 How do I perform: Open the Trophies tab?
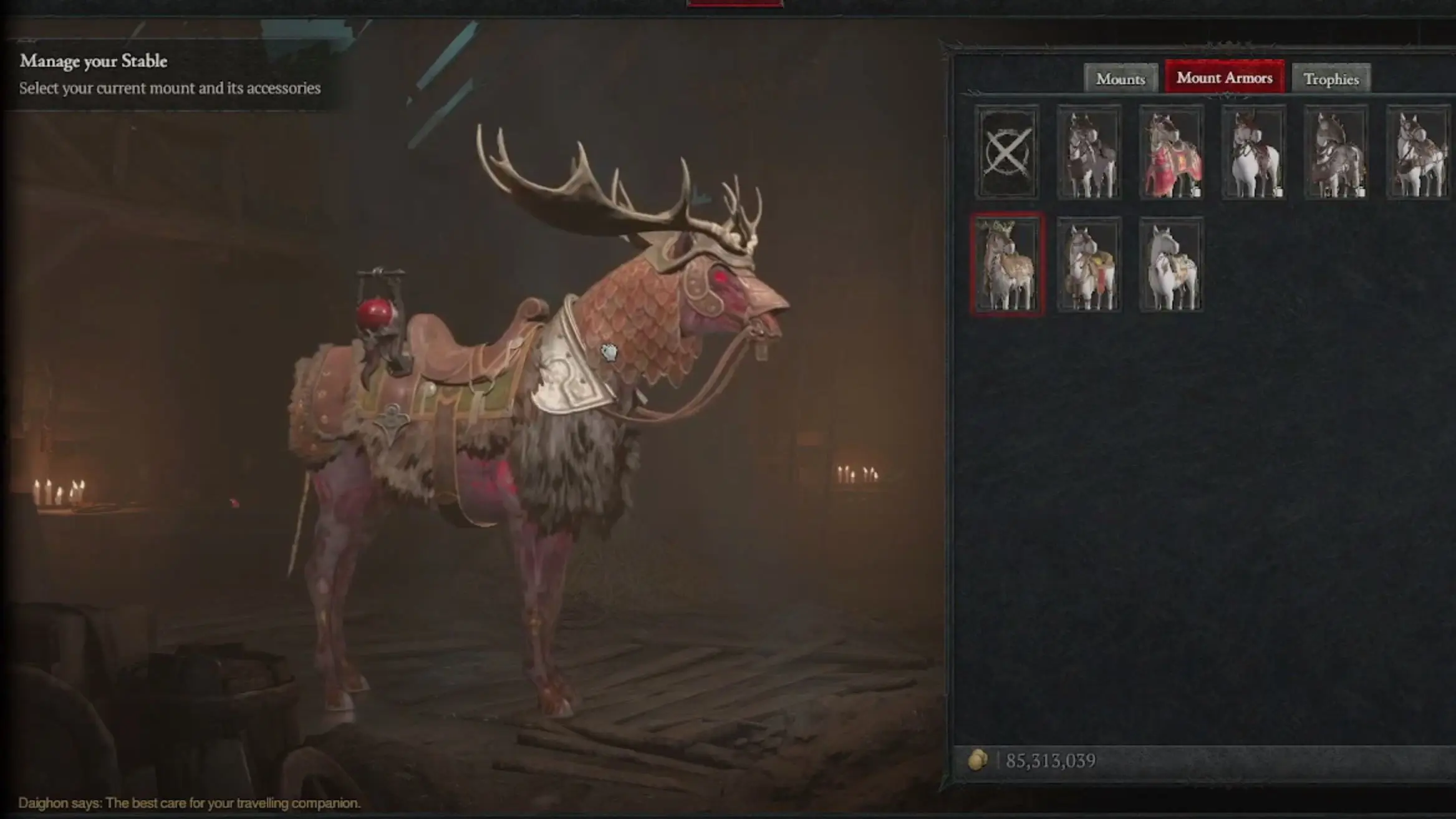[x=1331, y=79]
